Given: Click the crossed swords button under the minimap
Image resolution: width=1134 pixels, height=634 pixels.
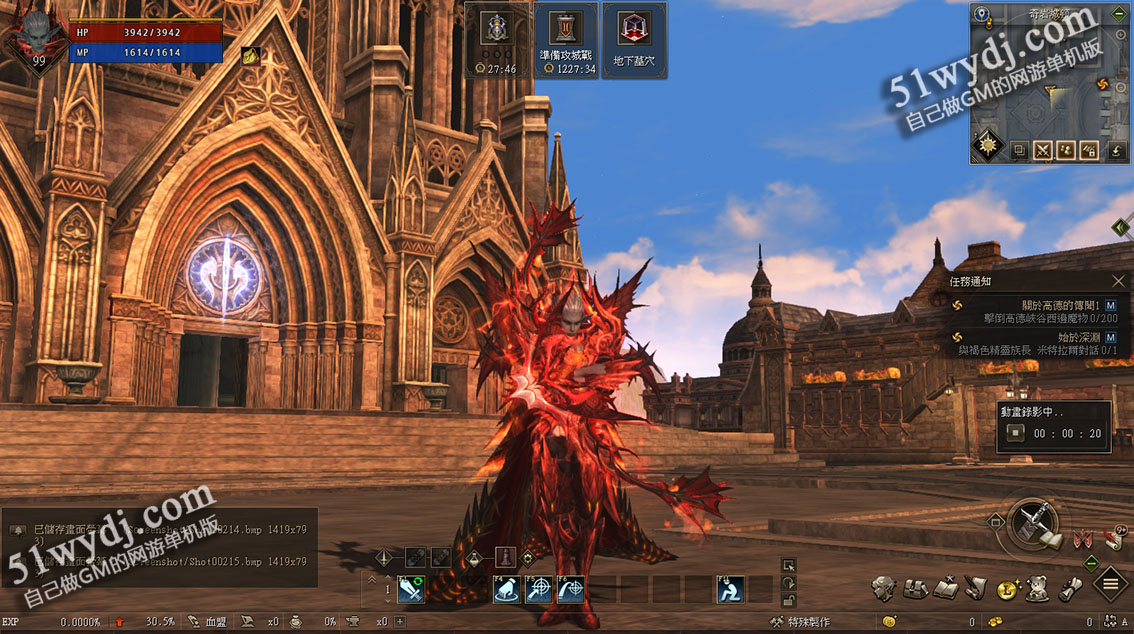Looking at the screenshot, I should tap(1043, 151).
